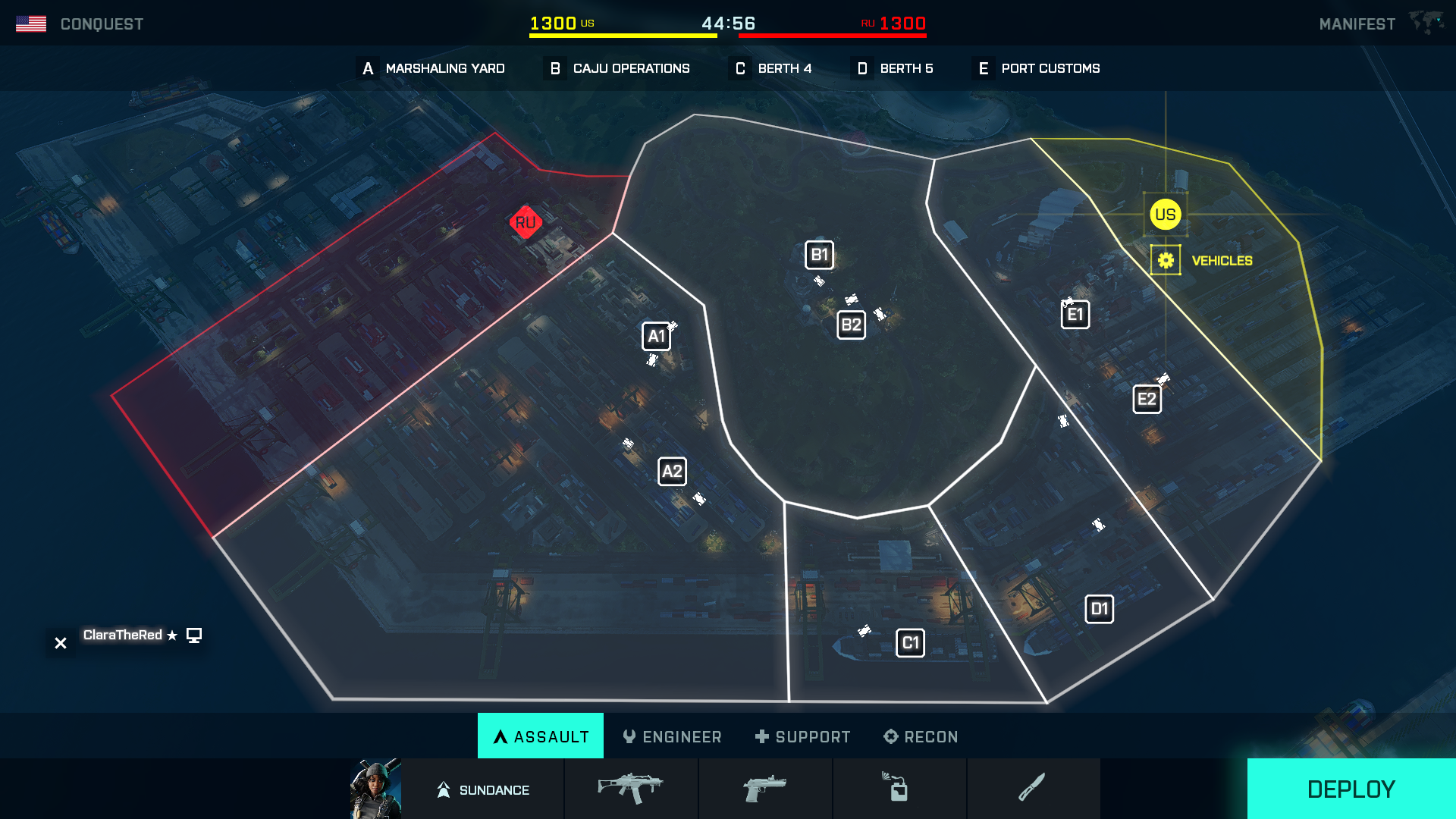Open the Sundance specialist selector
Image resolution: width=1456 pixels, height=819 pixels.
coord(483,789)
